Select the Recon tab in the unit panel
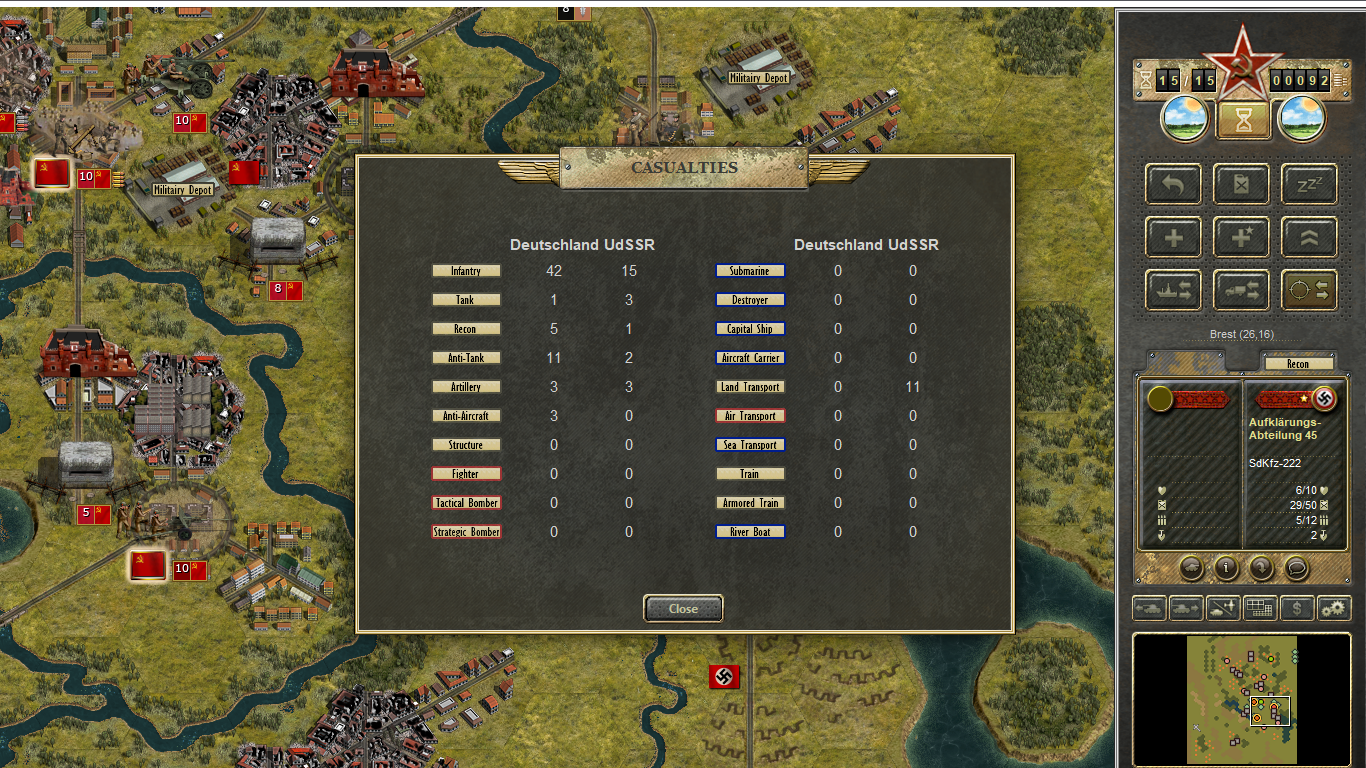This screenshot has width=1366, height=768. coord(1298,364)
